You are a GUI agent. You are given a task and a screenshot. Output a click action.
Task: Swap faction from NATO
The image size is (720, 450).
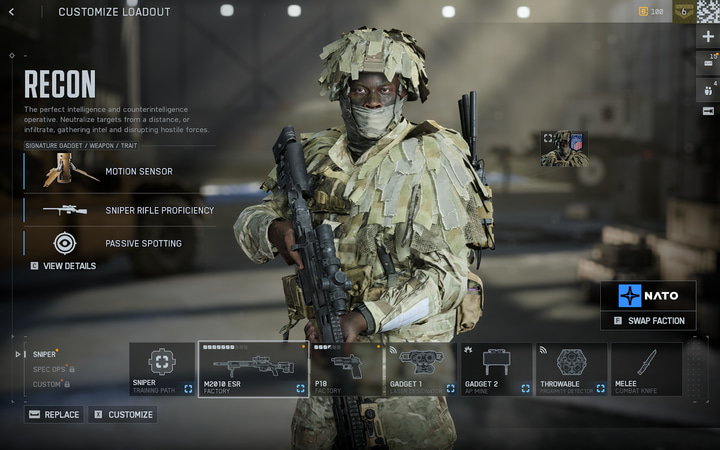649,320
